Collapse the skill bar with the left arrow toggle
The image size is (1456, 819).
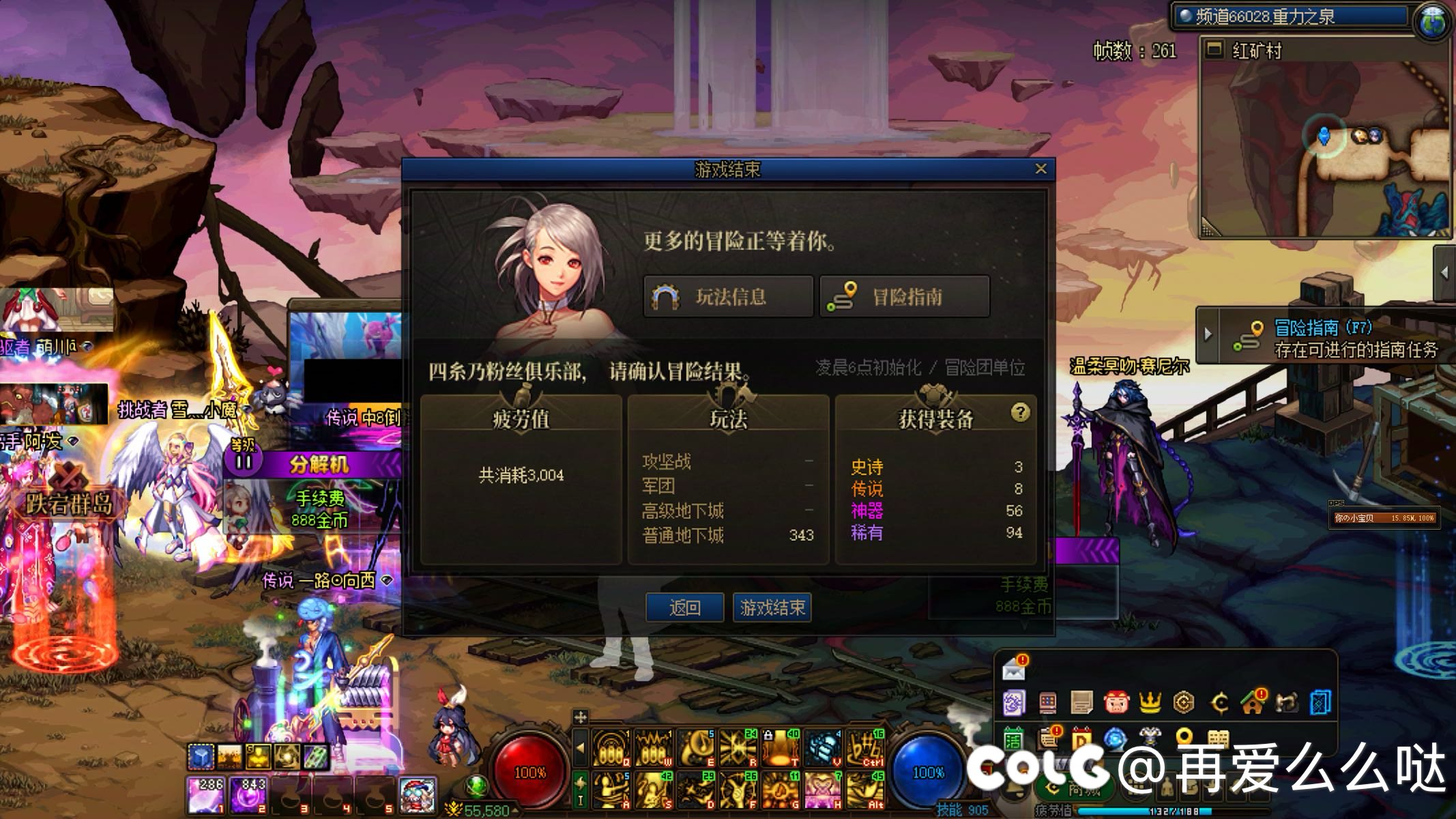(581, 747)
